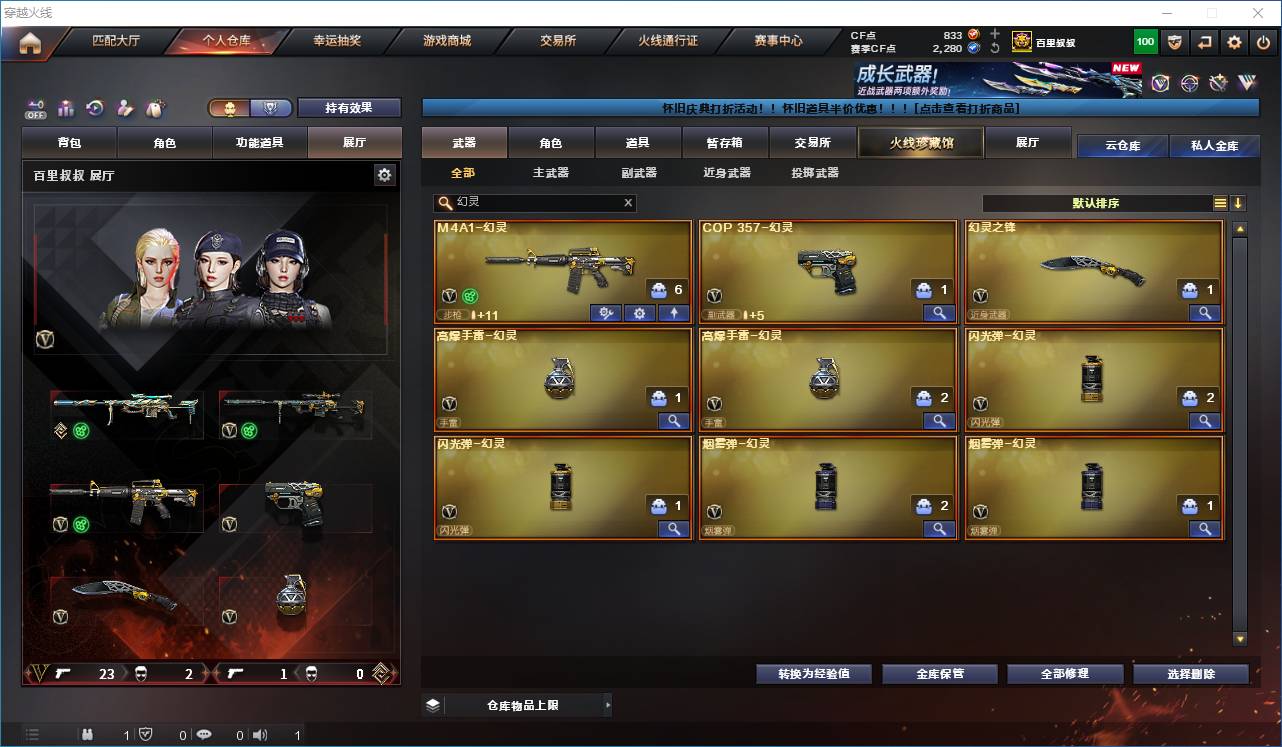1282x747 pixels.
Task: Click the bar chart stats icon in sidebar
Action: (65, 108)
